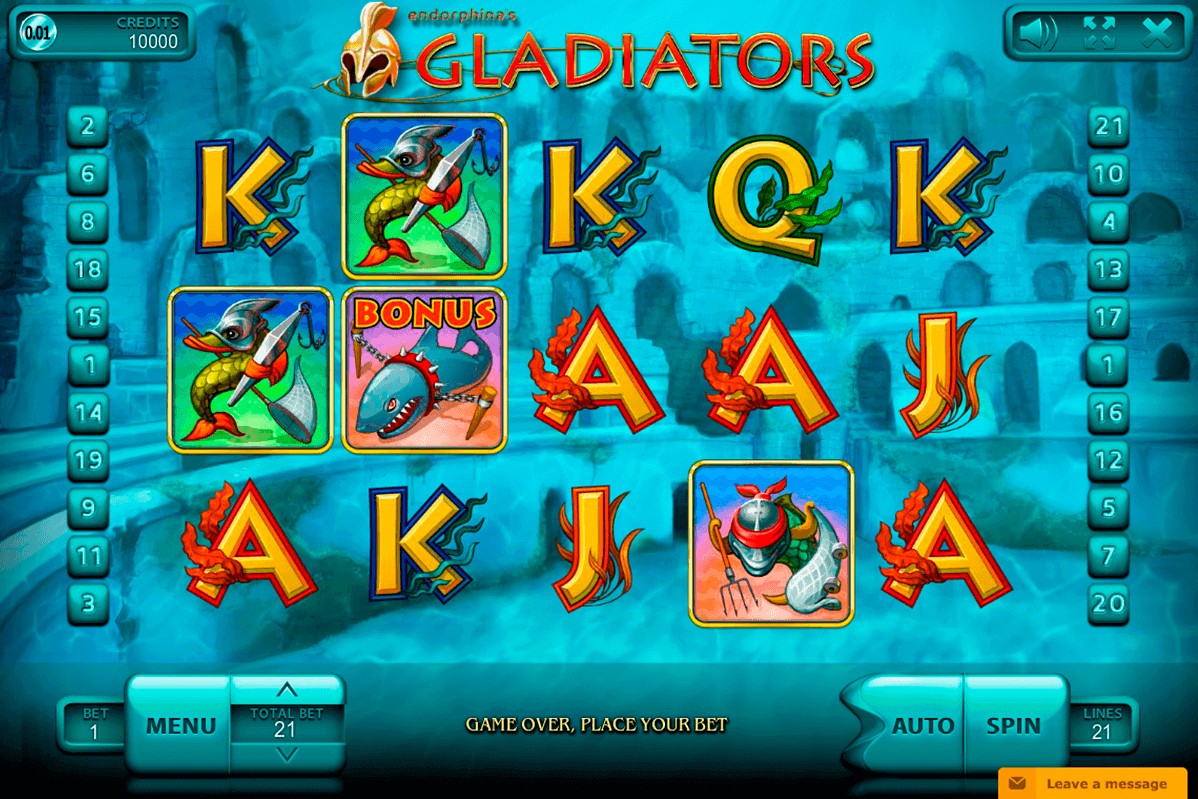Pick payline 3 marker
Image resolution: width=1198 pixels, height=799 pixels.
coord(88,604)
